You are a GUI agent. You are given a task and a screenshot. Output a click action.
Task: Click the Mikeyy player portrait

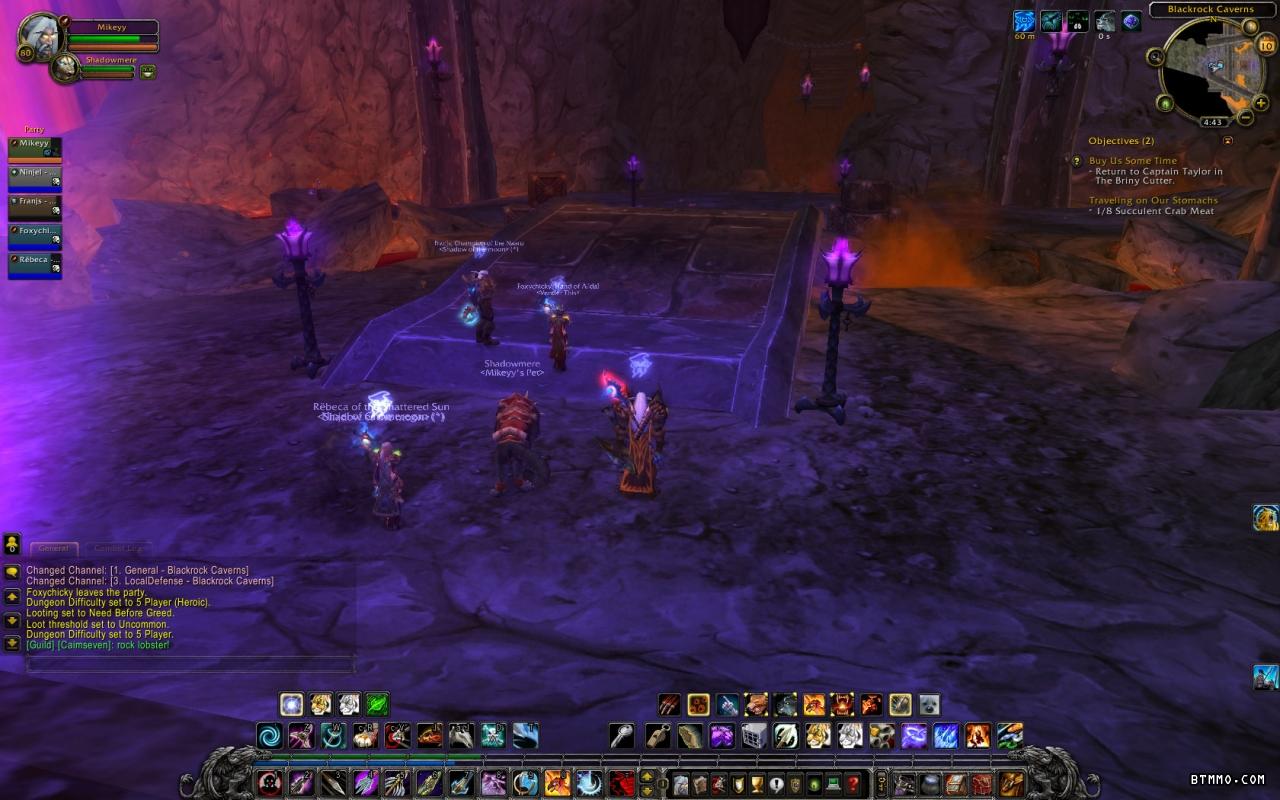pos(40,35)
